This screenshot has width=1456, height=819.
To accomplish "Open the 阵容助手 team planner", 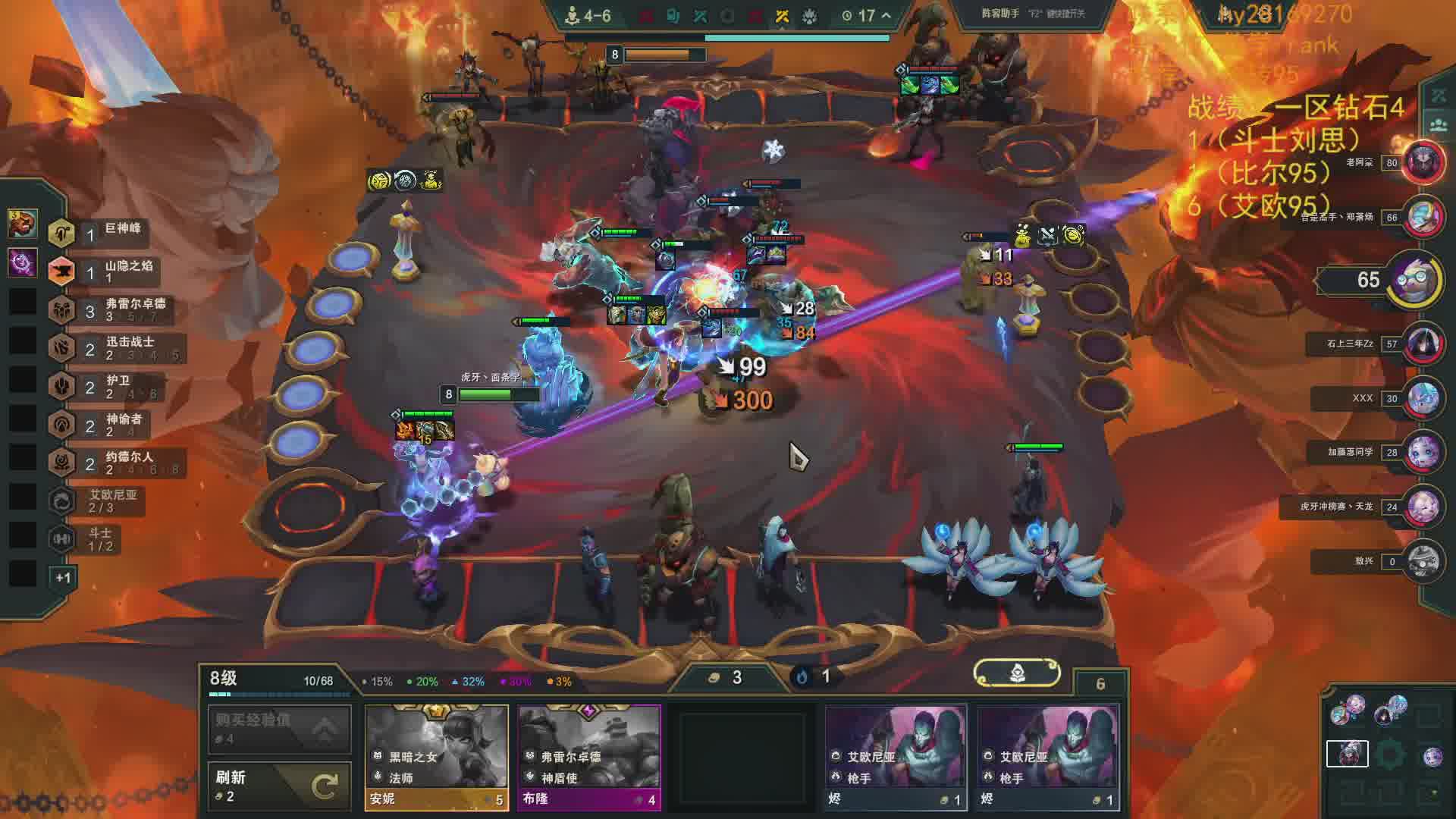I will pos(1033,14).
